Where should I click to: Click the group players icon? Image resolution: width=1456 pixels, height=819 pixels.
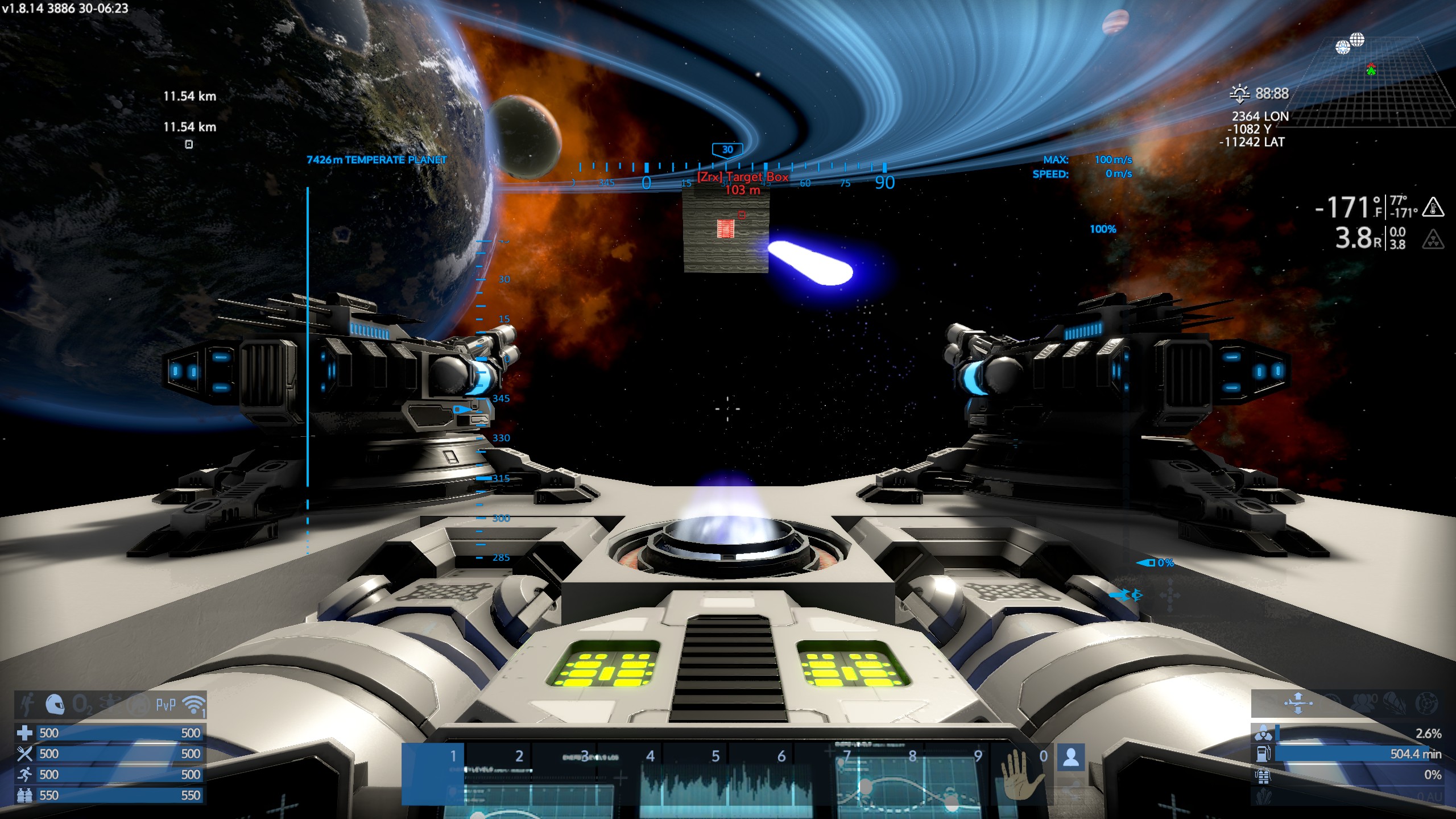[x=1363, y=703]
